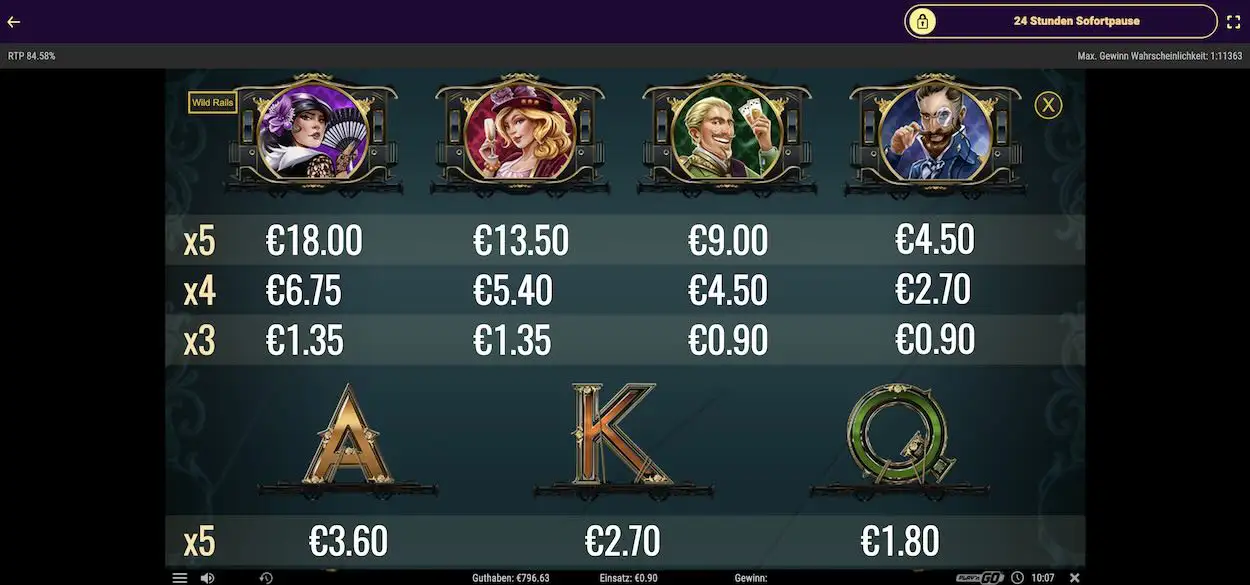The width and height of the screenshot is (1250, 585).
Task: Go back using the top-left arrow
Action: tap(14, 21)
